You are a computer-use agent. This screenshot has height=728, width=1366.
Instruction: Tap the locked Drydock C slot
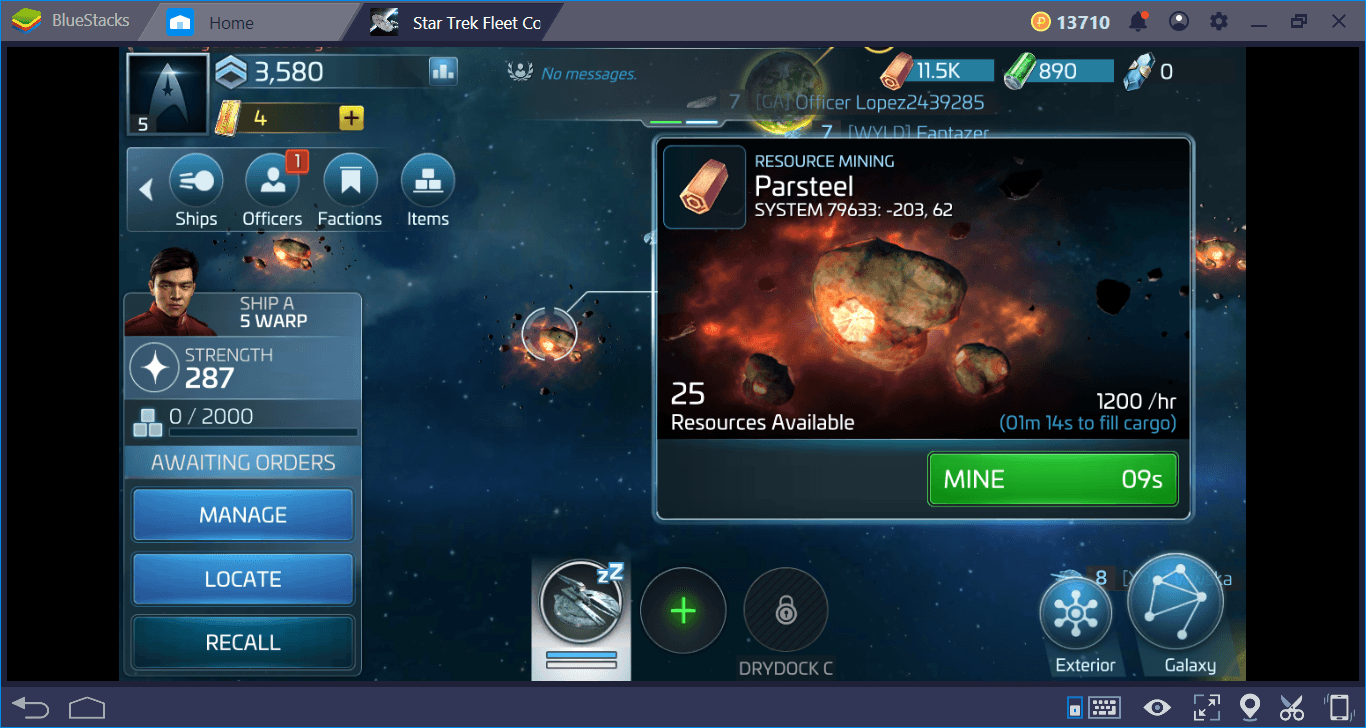pos(786,610)
